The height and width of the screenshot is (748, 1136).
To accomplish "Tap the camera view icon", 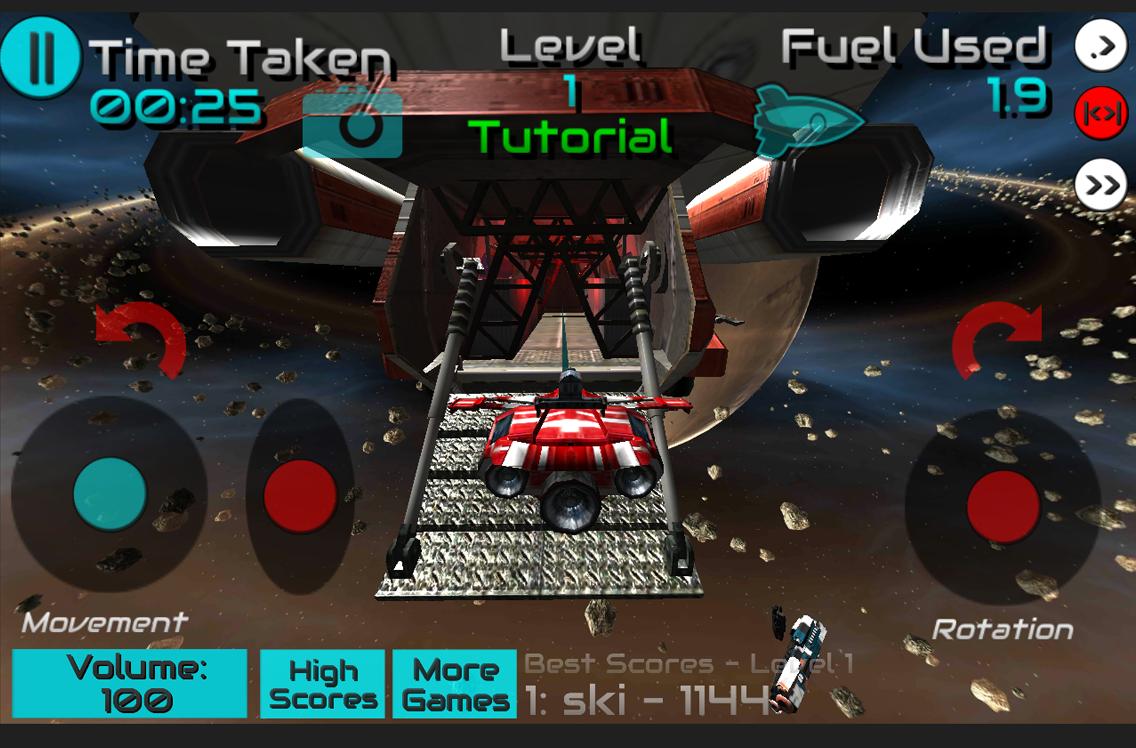I will tap(352, 125).
